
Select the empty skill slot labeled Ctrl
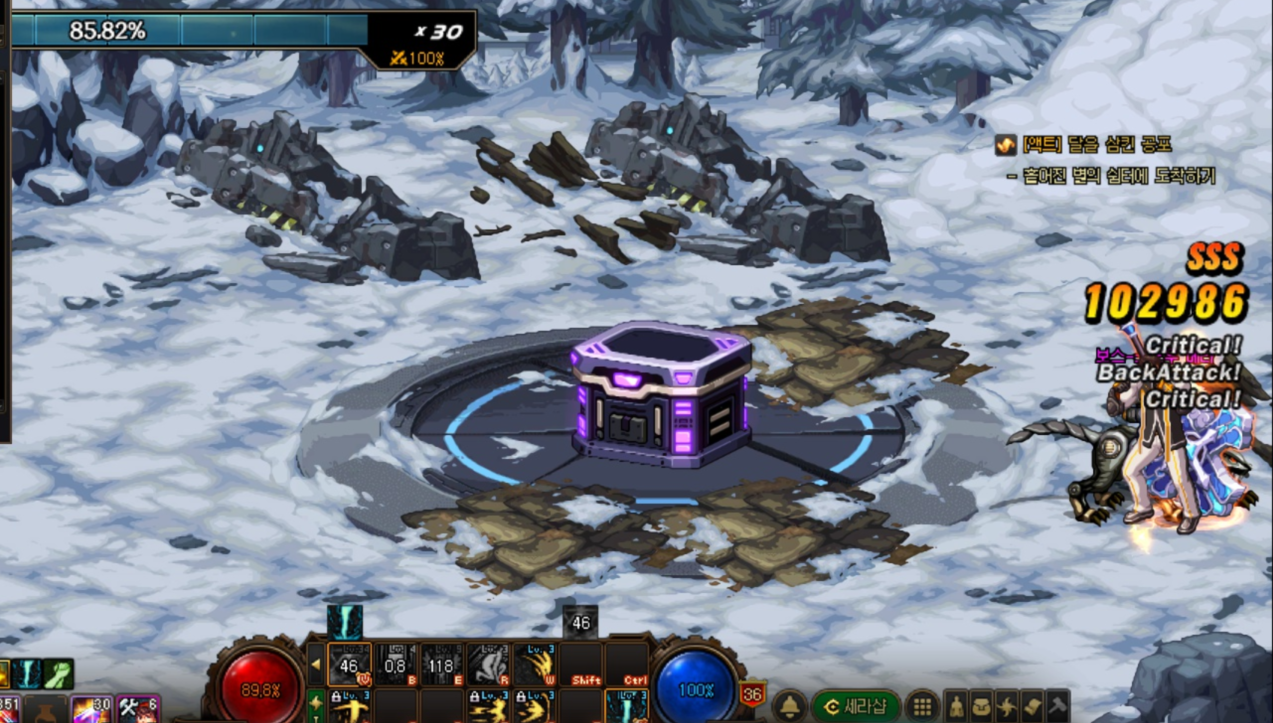click(628, 664)
